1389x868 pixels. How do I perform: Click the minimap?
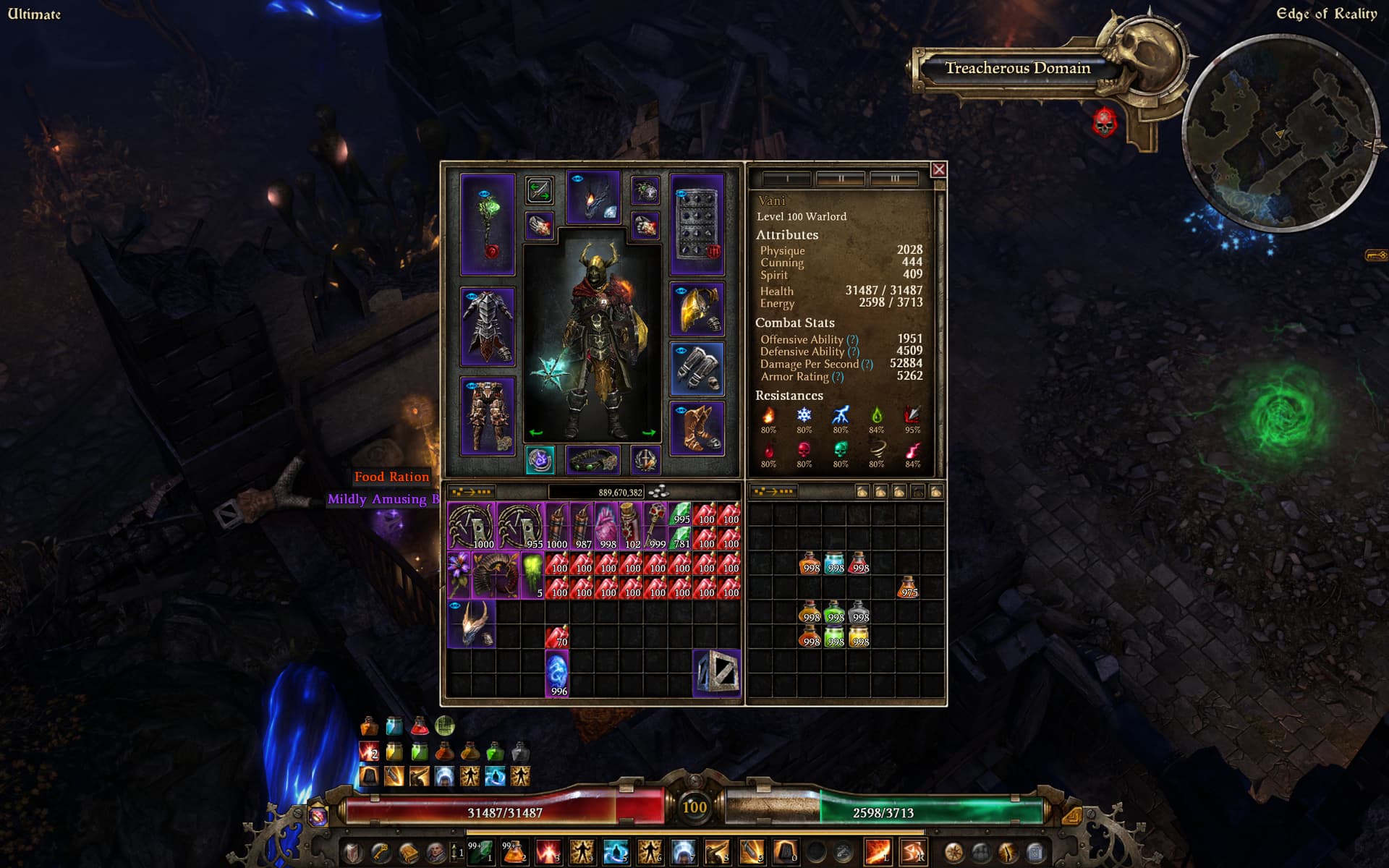[1280, 134]
